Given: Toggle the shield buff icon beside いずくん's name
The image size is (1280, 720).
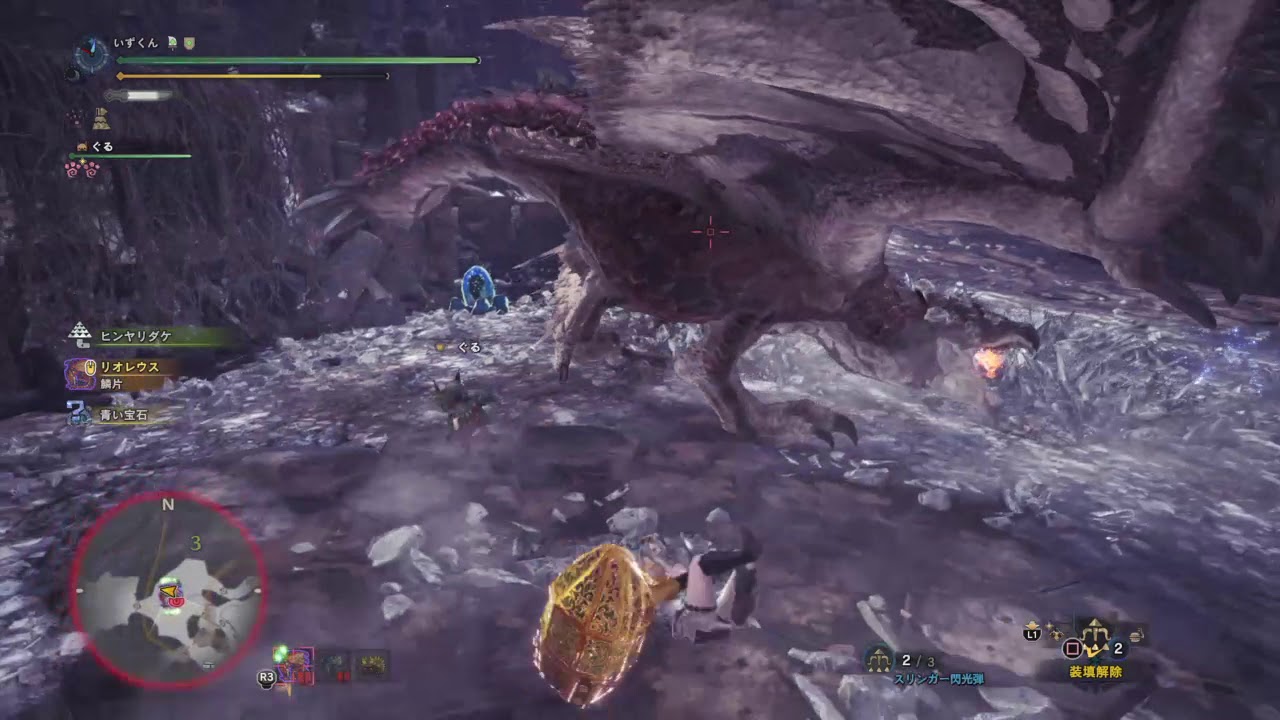Looking at the screenshot, I should click(x=189, y=44).
